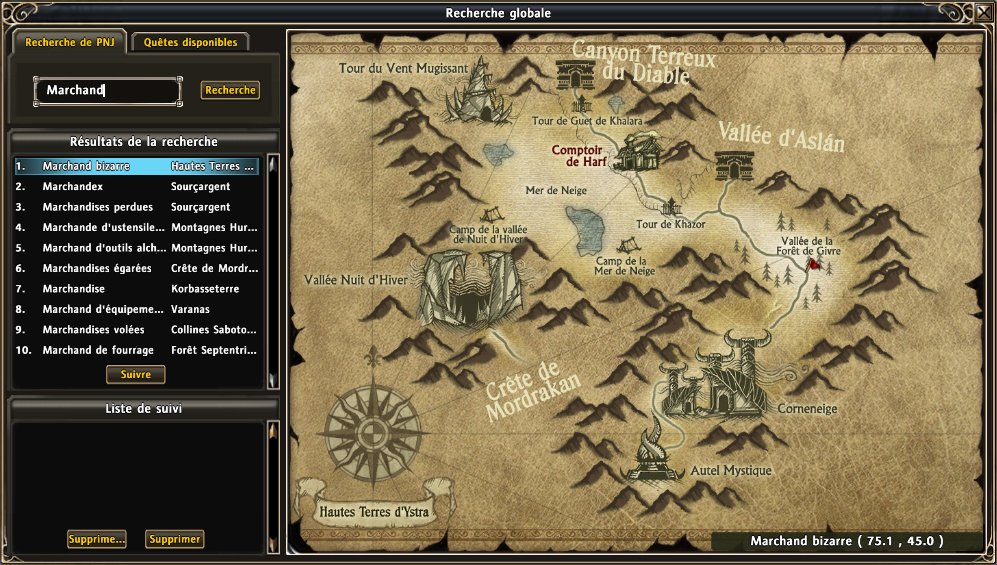Screen dimensions: 997x565
Task: Click the Supprime... button in tracking list
Action: pos(97,539)
